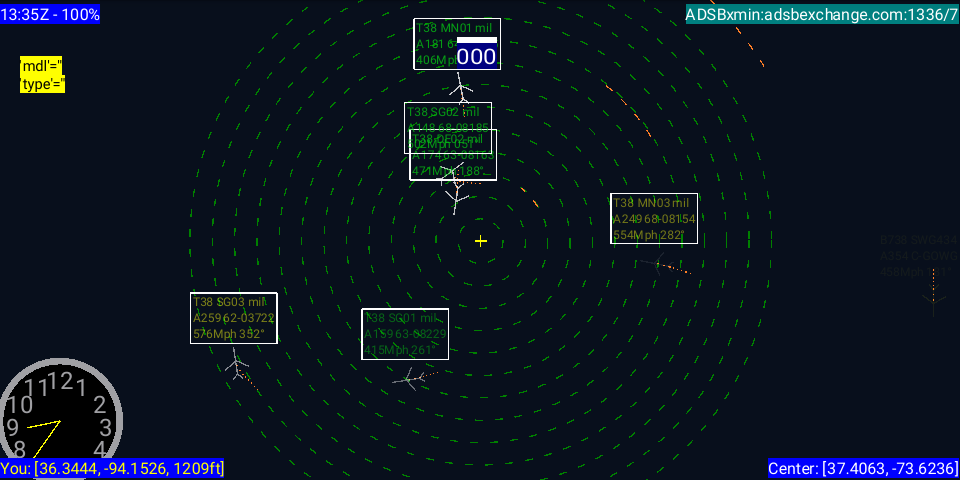960x480 pixels.
Task: Open the ADSBxmin data source label
Action: (x=821, y=14)
